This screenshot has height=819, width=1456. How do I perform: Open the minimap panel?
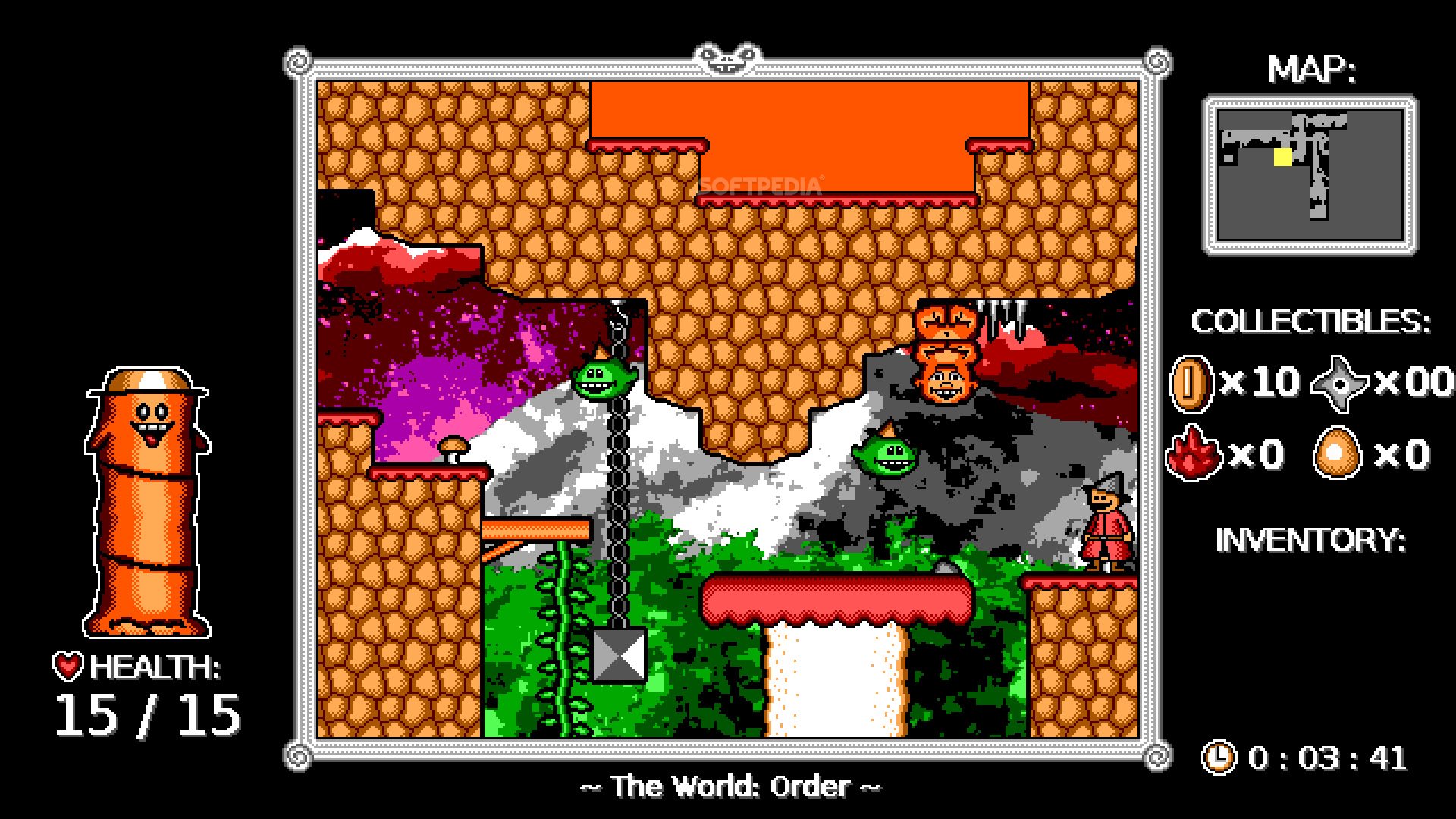[x=1310, y=174]
